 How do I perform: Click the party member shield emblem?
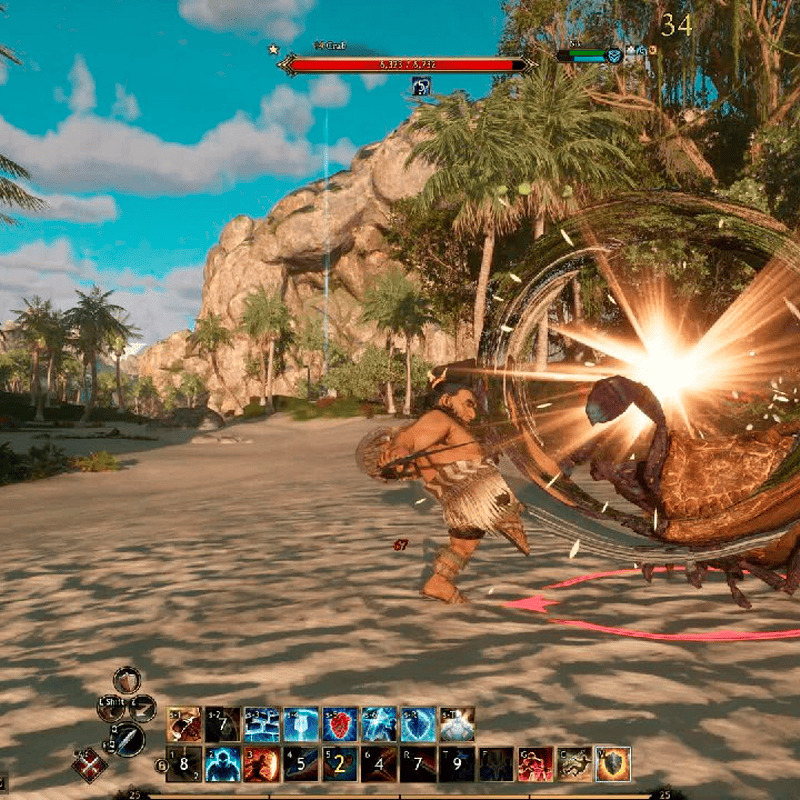[x=614, y=56]
